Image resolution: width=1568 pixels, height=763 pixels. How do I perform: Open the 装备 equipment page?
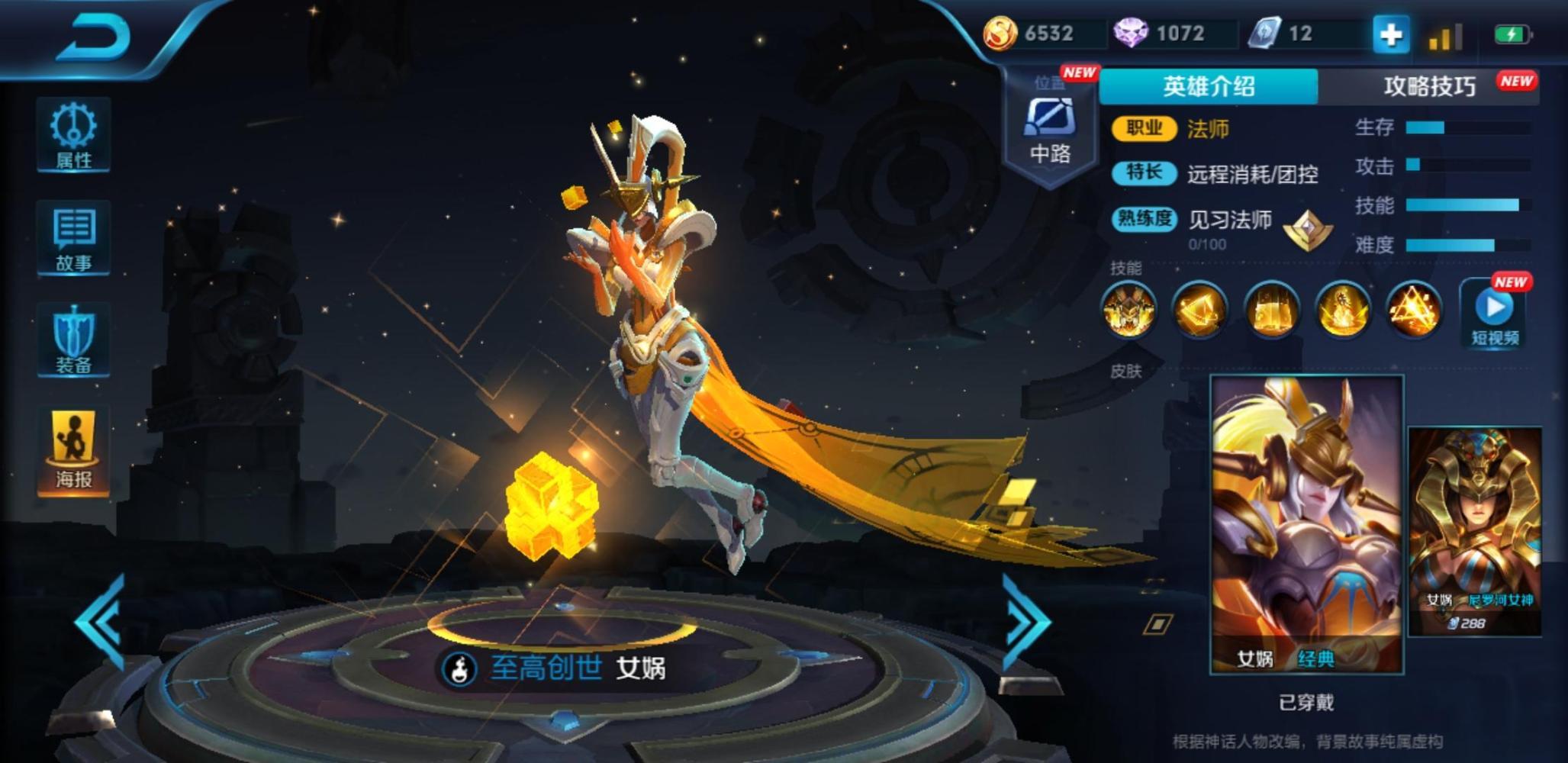[x=73, y=340]
